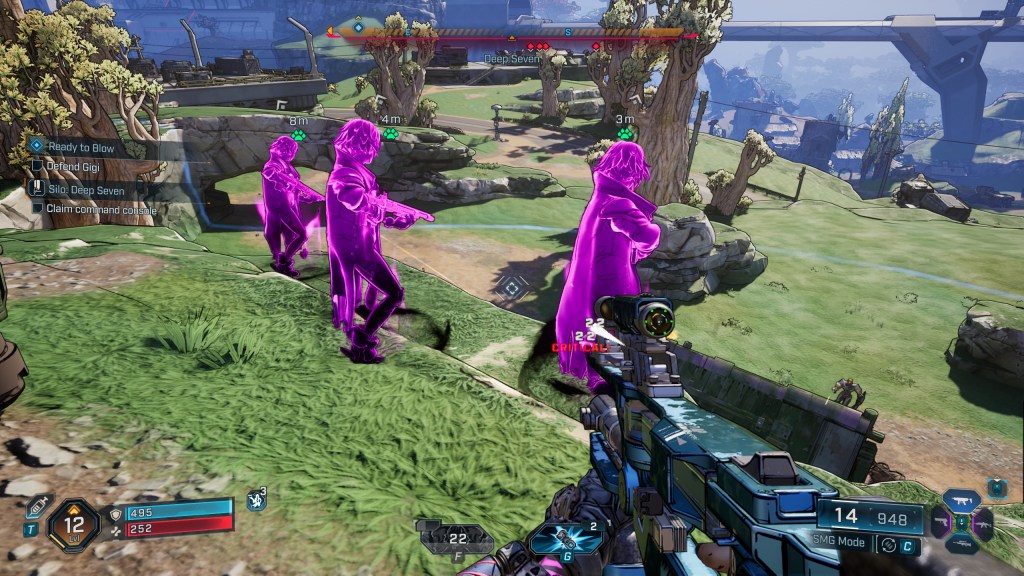Click the compass bar showing Deep Seven
The height and width of the screenshot is (576, 1024).
click(x=512, y=33)
